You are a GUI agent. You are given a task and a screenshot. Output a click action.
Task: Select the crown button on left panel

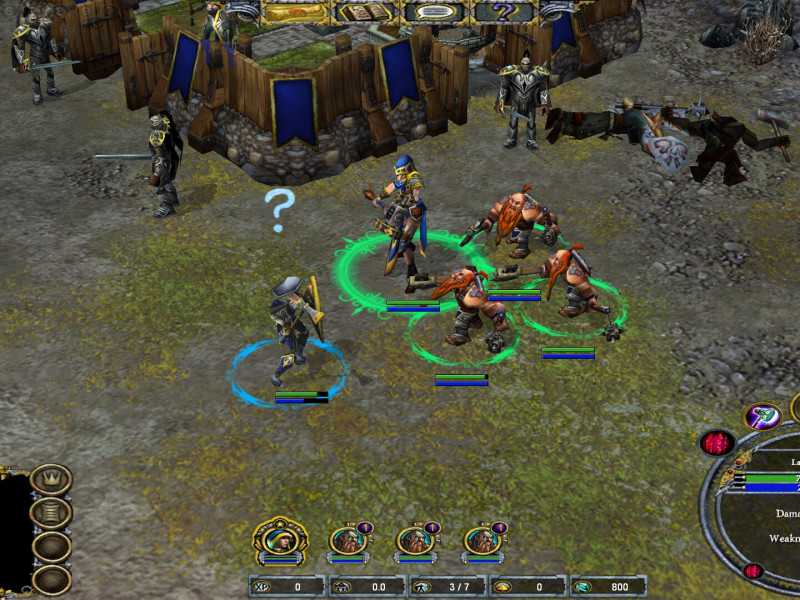click(x=51, y=479)
